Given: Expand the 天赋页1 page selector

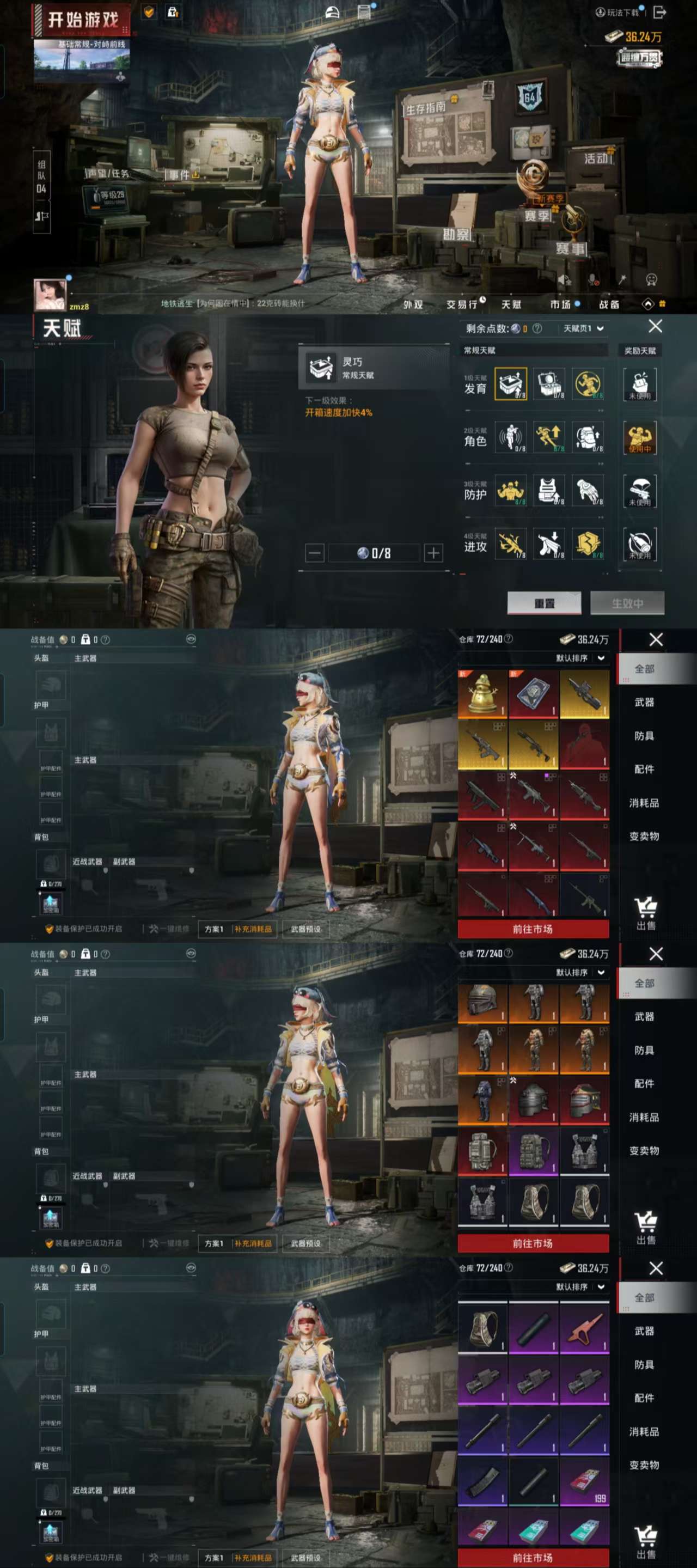Looking at the screenshot, I should coord(579,327).
